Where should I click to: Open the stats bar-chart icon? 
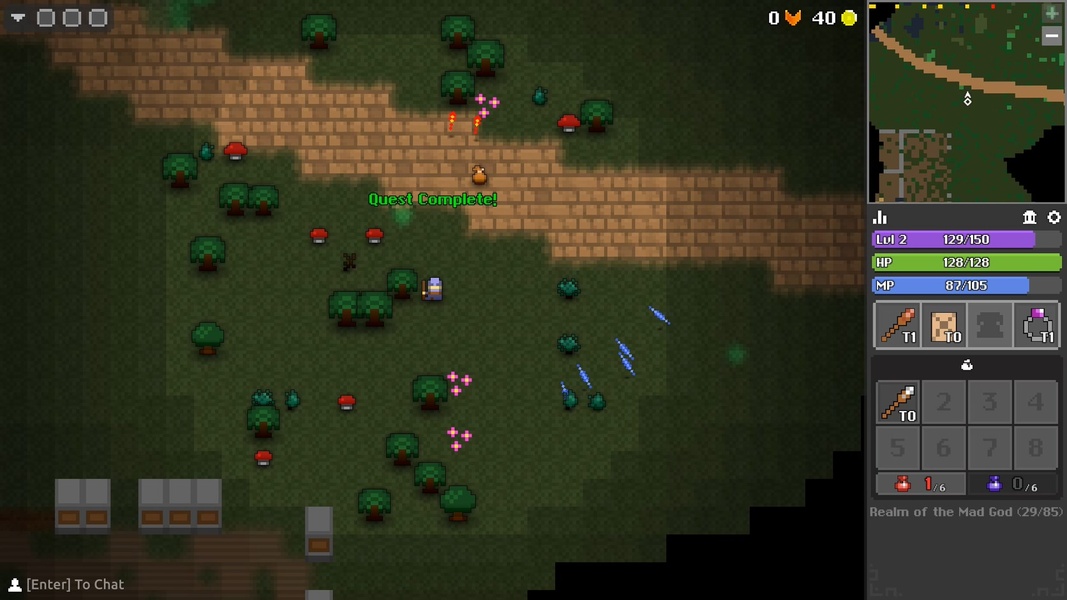click(x=881, y=217)
